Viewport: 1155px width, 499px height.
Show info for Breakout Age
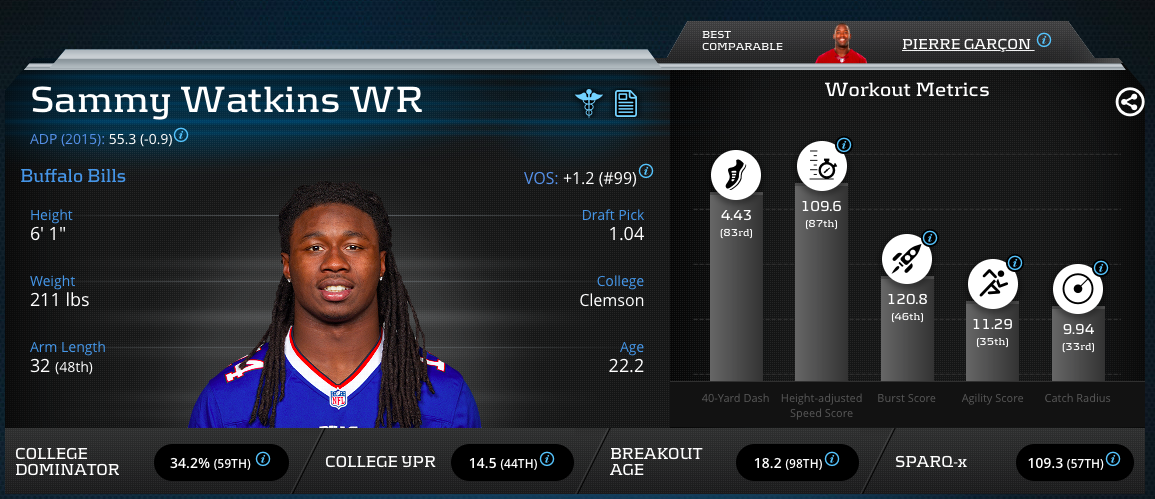coord(833,460)
